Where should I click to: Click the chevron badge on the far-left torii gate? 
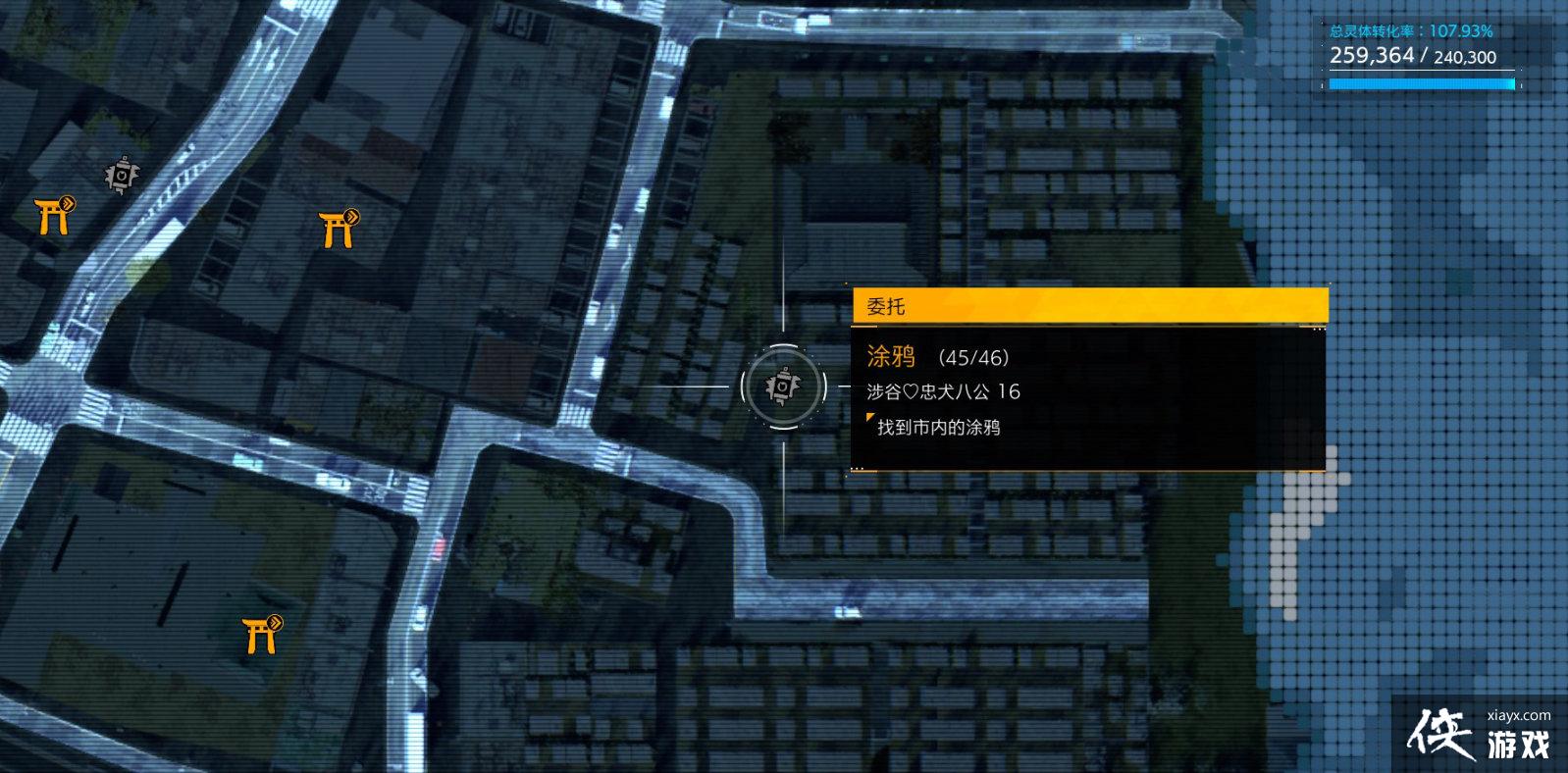point(66,202)
